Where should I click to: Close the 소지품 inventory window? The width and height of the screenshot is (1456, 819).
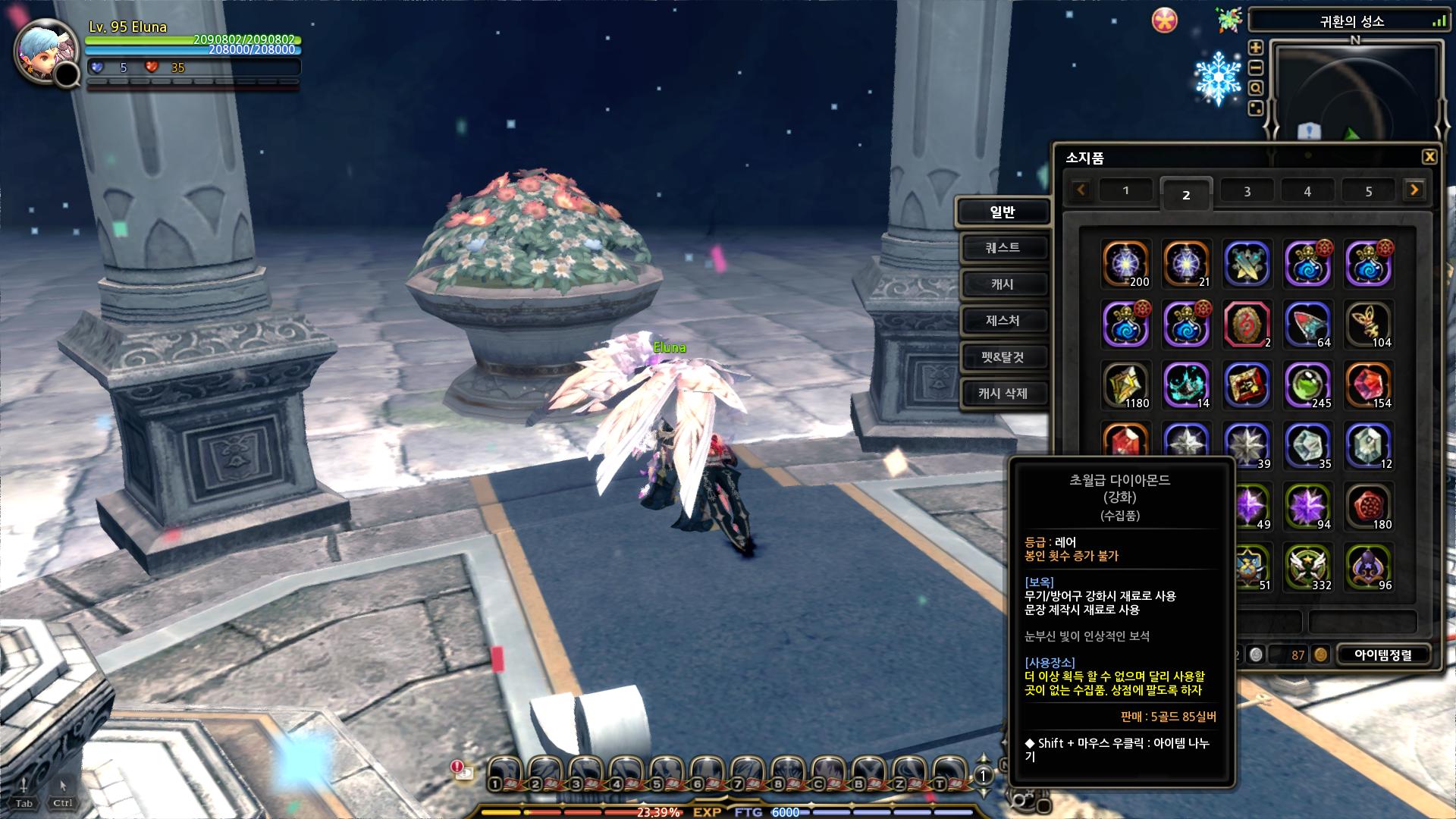1429,157
